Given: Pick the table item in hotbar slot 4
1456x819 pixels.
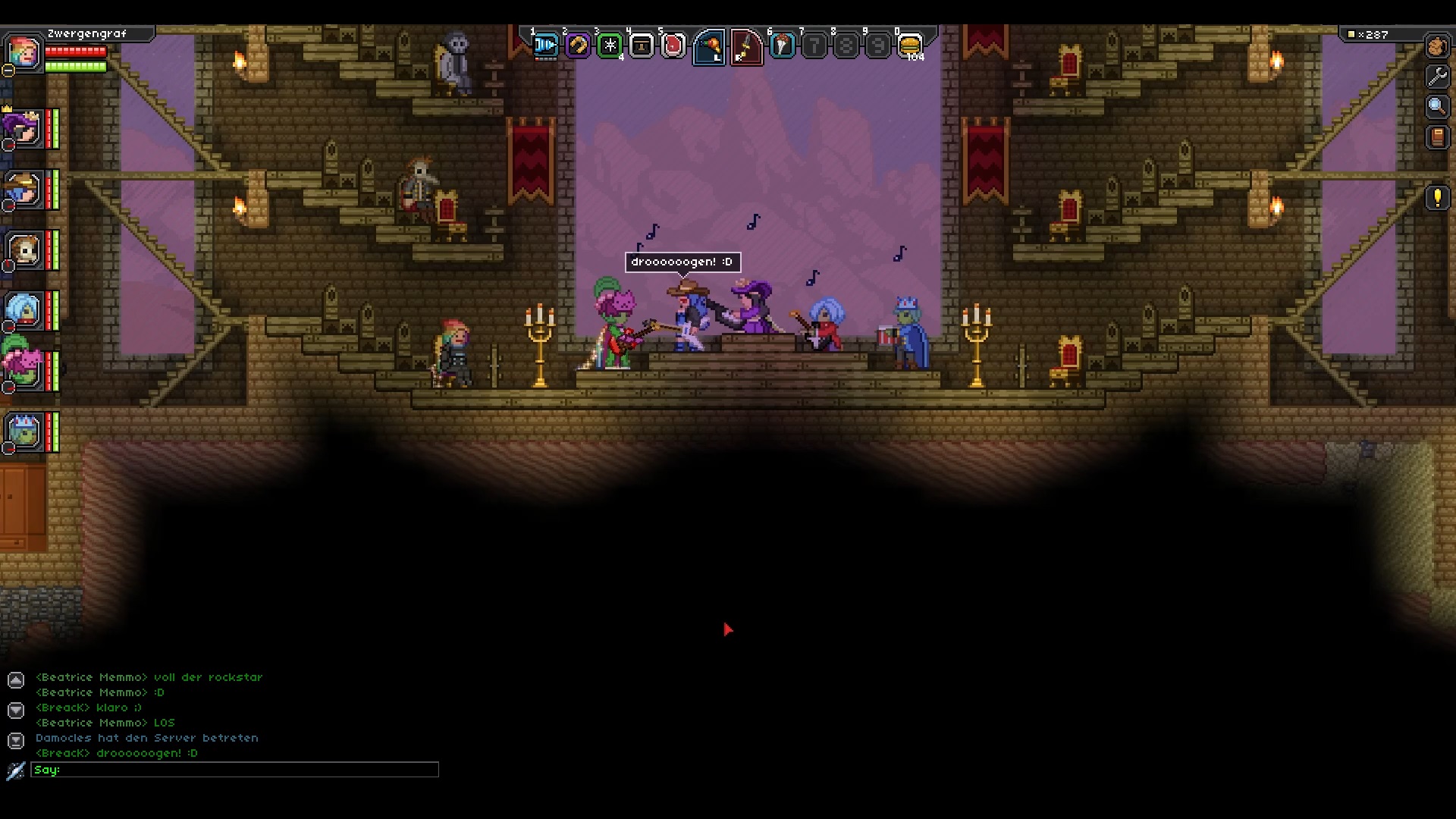Looking at the screenshot, I should (x=642, y=46).
